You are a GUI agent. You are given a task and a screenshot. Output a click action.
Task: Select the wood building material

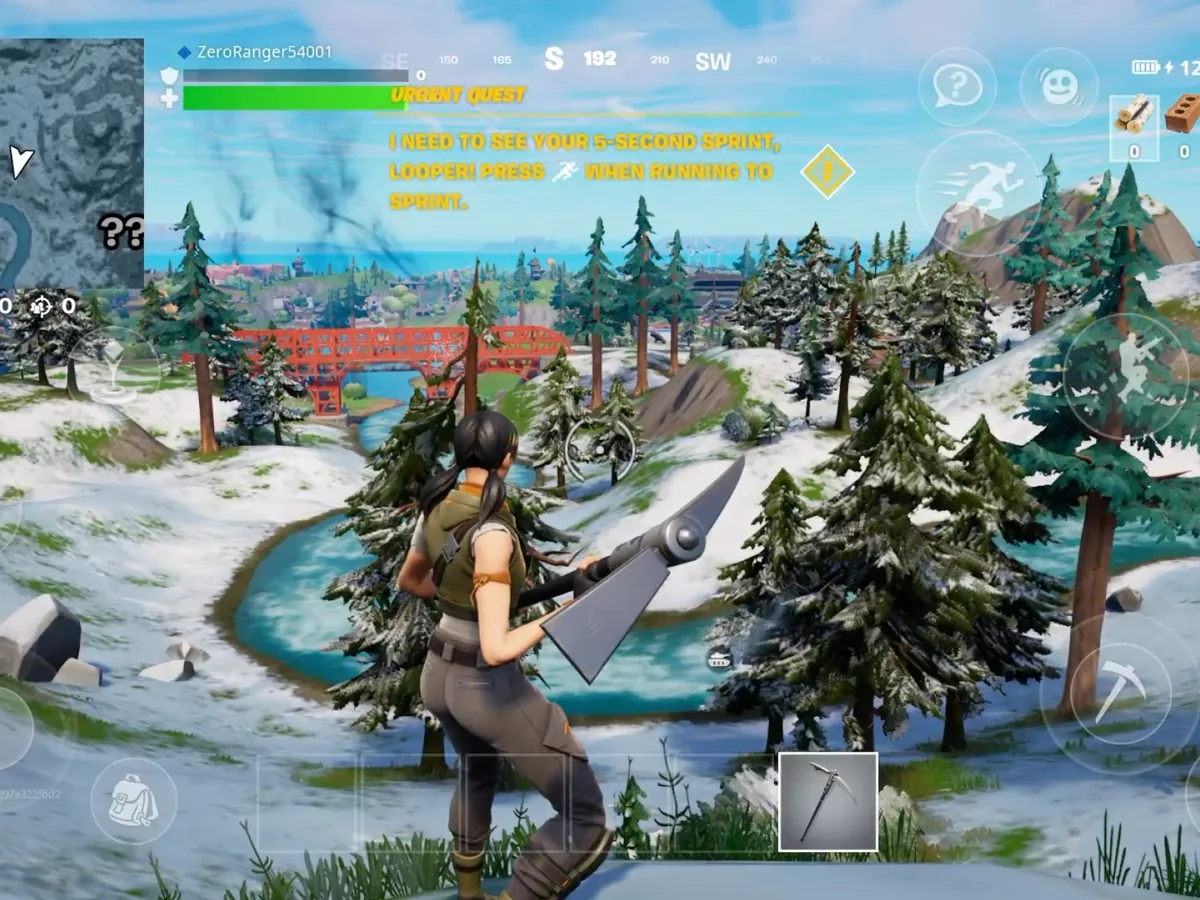(x=1133, y=118)
